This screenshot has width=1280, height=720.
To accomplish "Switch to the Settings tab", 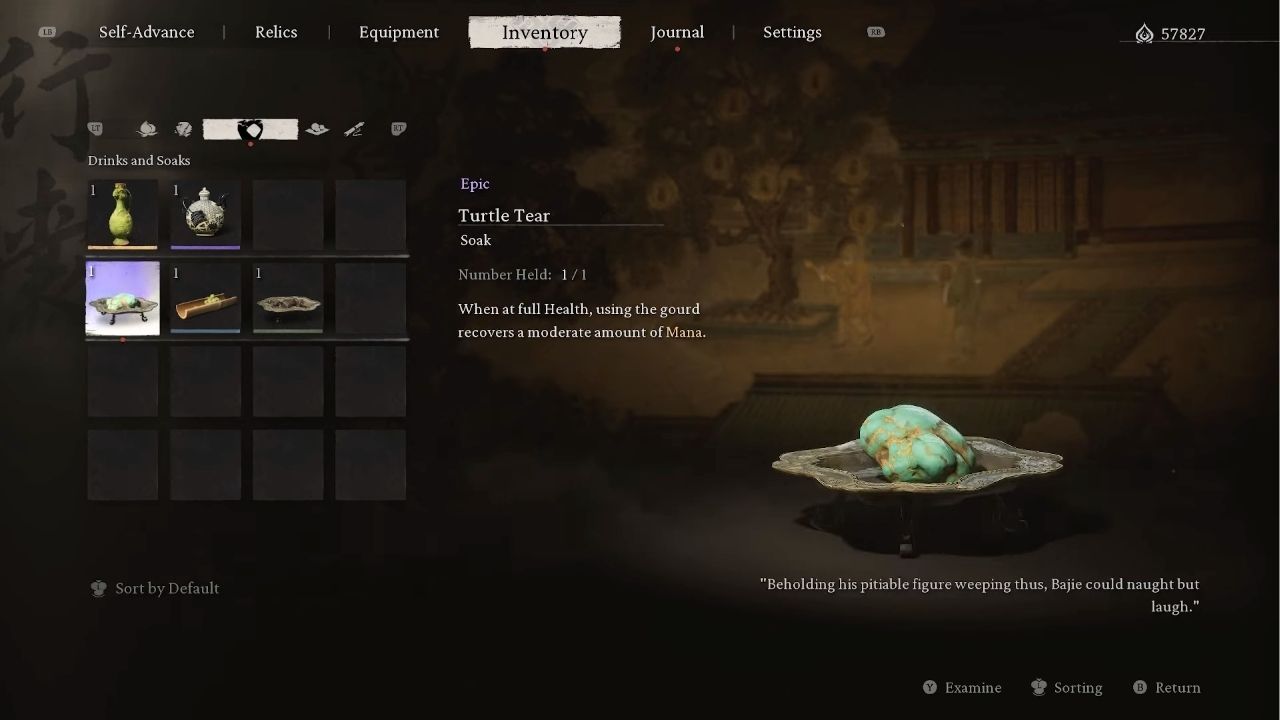I will (792, 32).
